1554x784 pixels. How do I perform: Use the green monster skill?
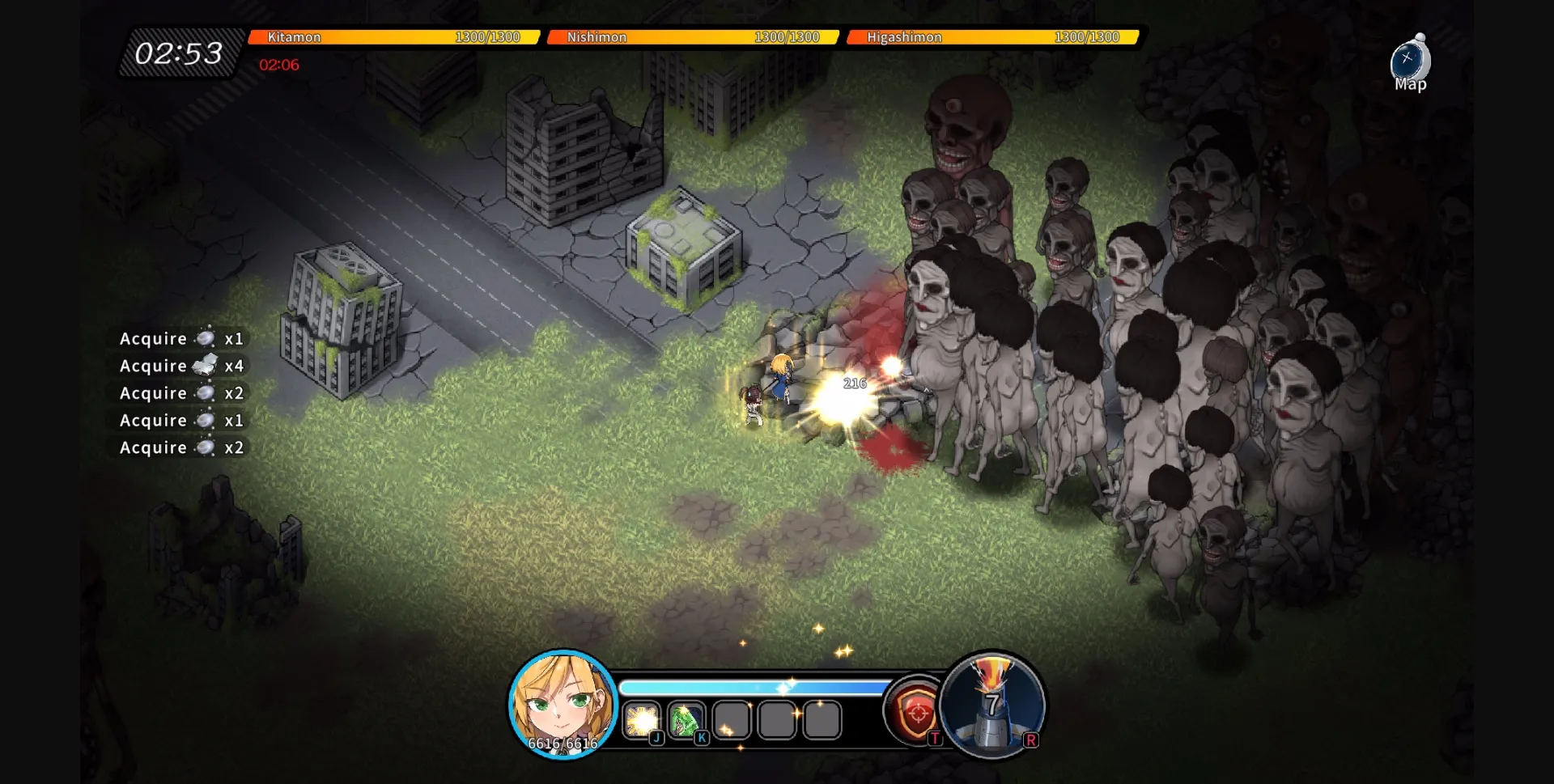(x=686, y=720)
